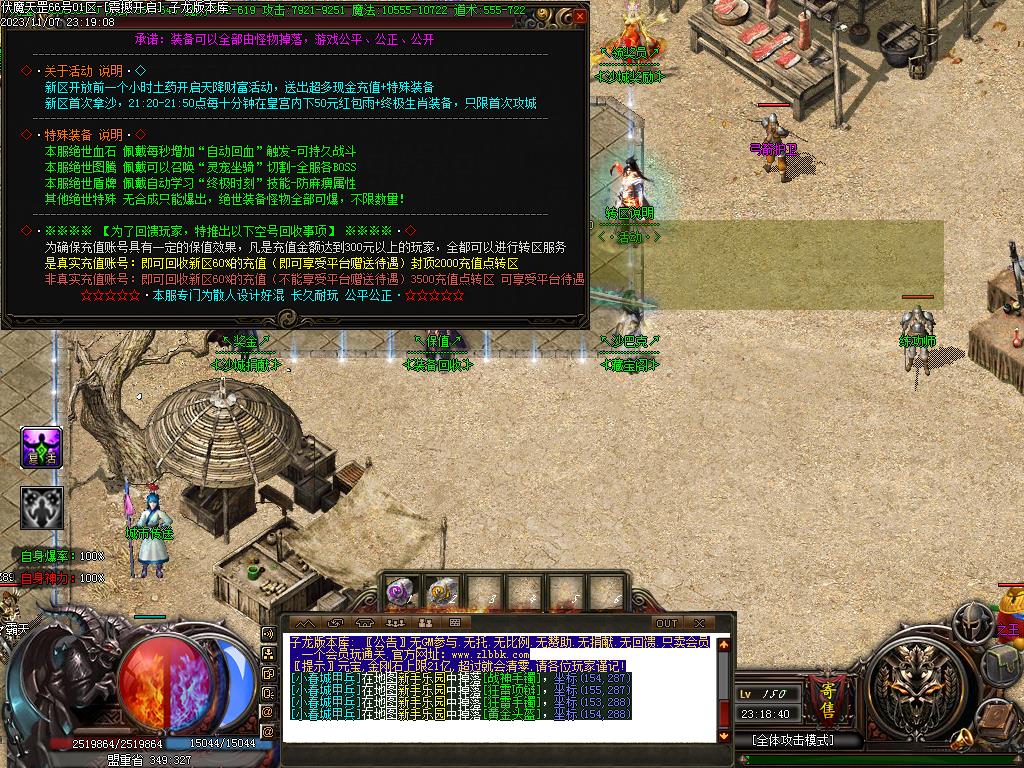Viewport: 1024px width, 768px height.
Task: Open the bag via the backpack icon
Action: 1002,663
